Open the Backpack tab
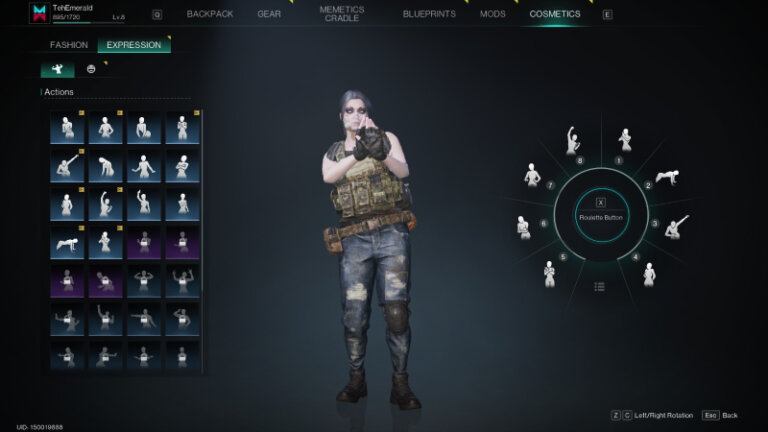Viewport: 768px width, 432px height. (209, 14)
